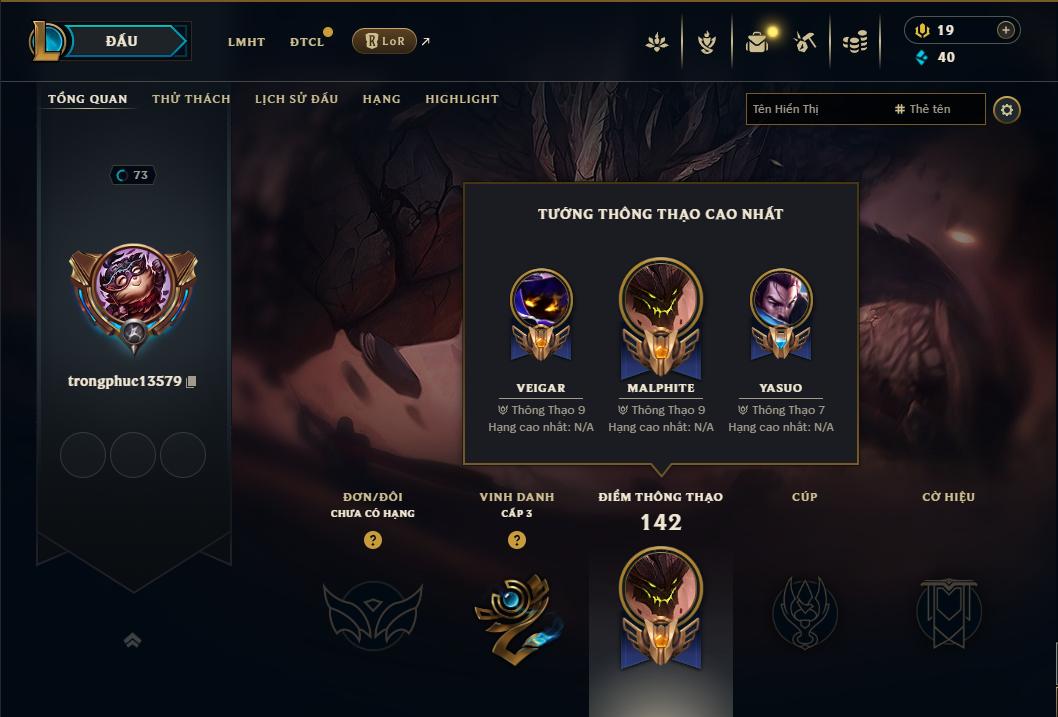Click the question mark under ĐƠN/ĐÔI
Screen dimensions: 1058x717
(x=373, y=540)
